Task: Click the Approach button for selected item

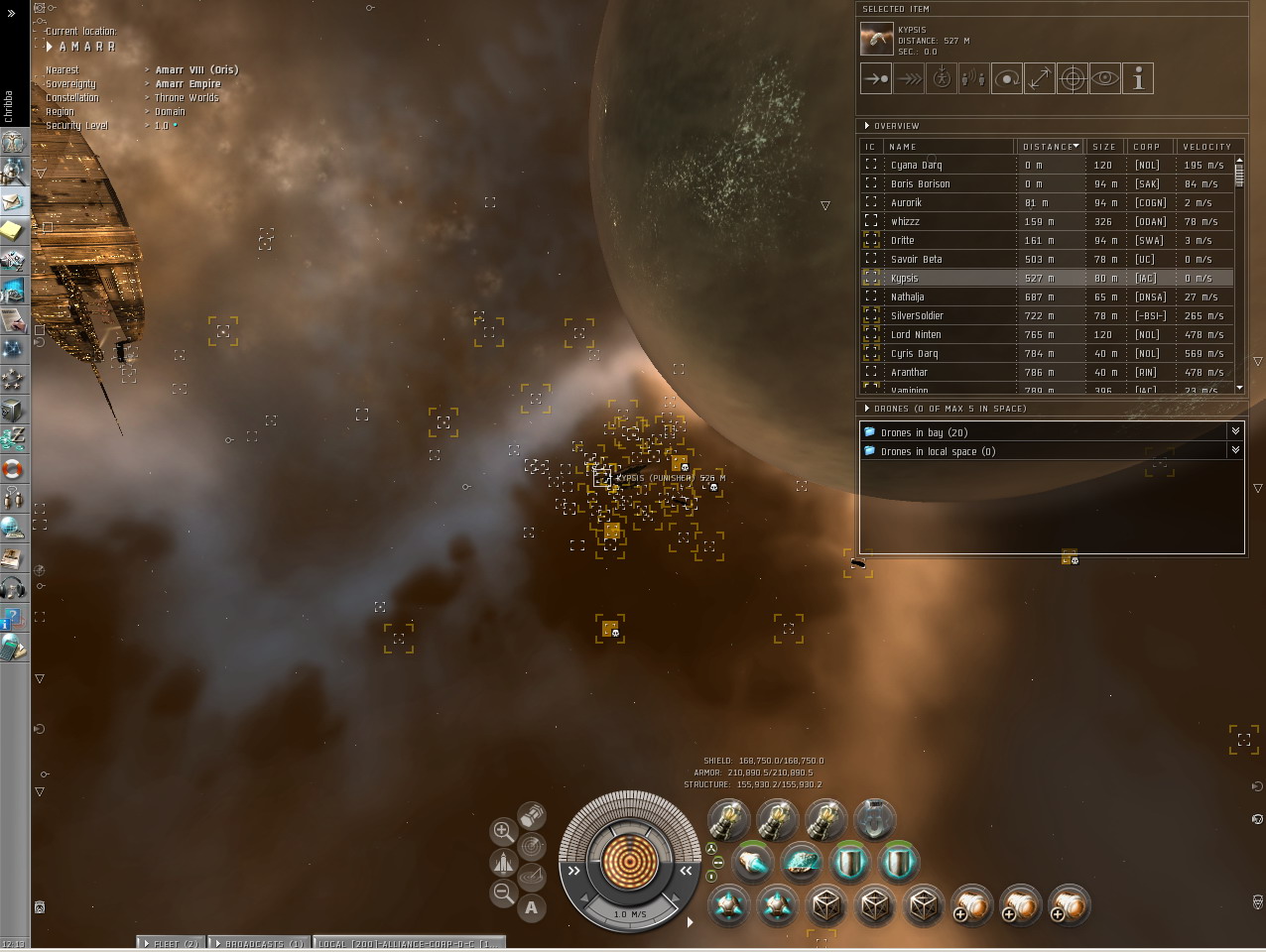Action: point(876,78)
